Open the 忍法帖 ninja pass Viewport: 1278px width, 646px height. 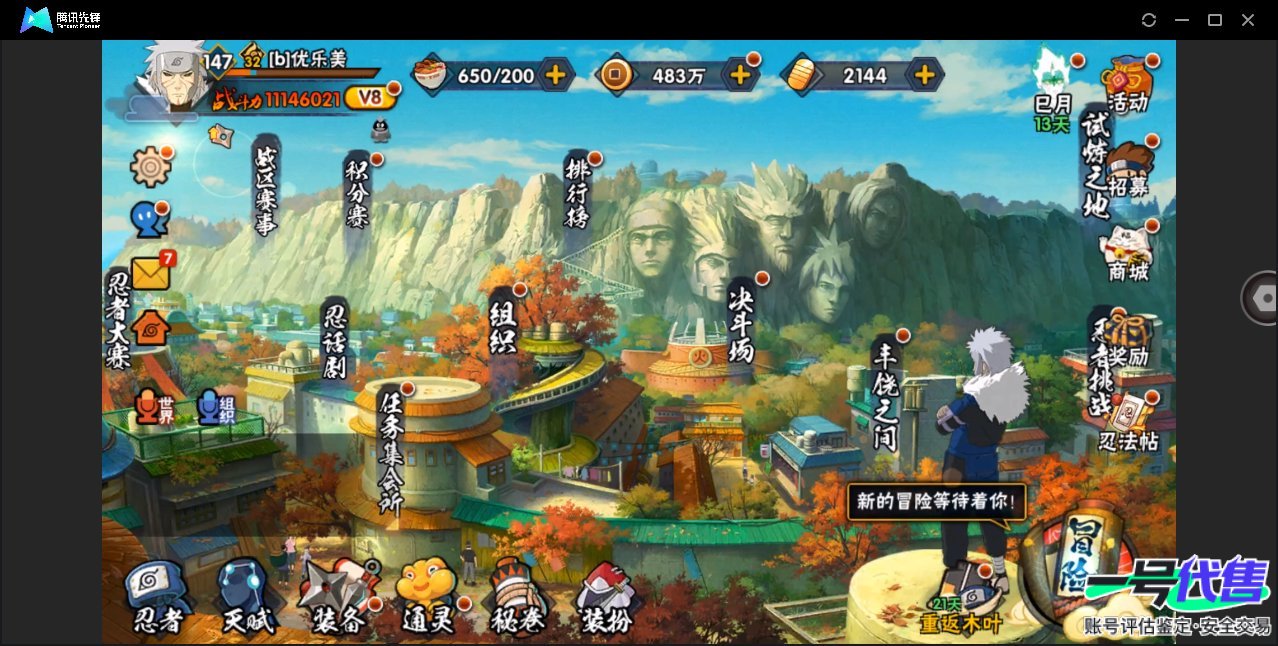click(1128, 420)
